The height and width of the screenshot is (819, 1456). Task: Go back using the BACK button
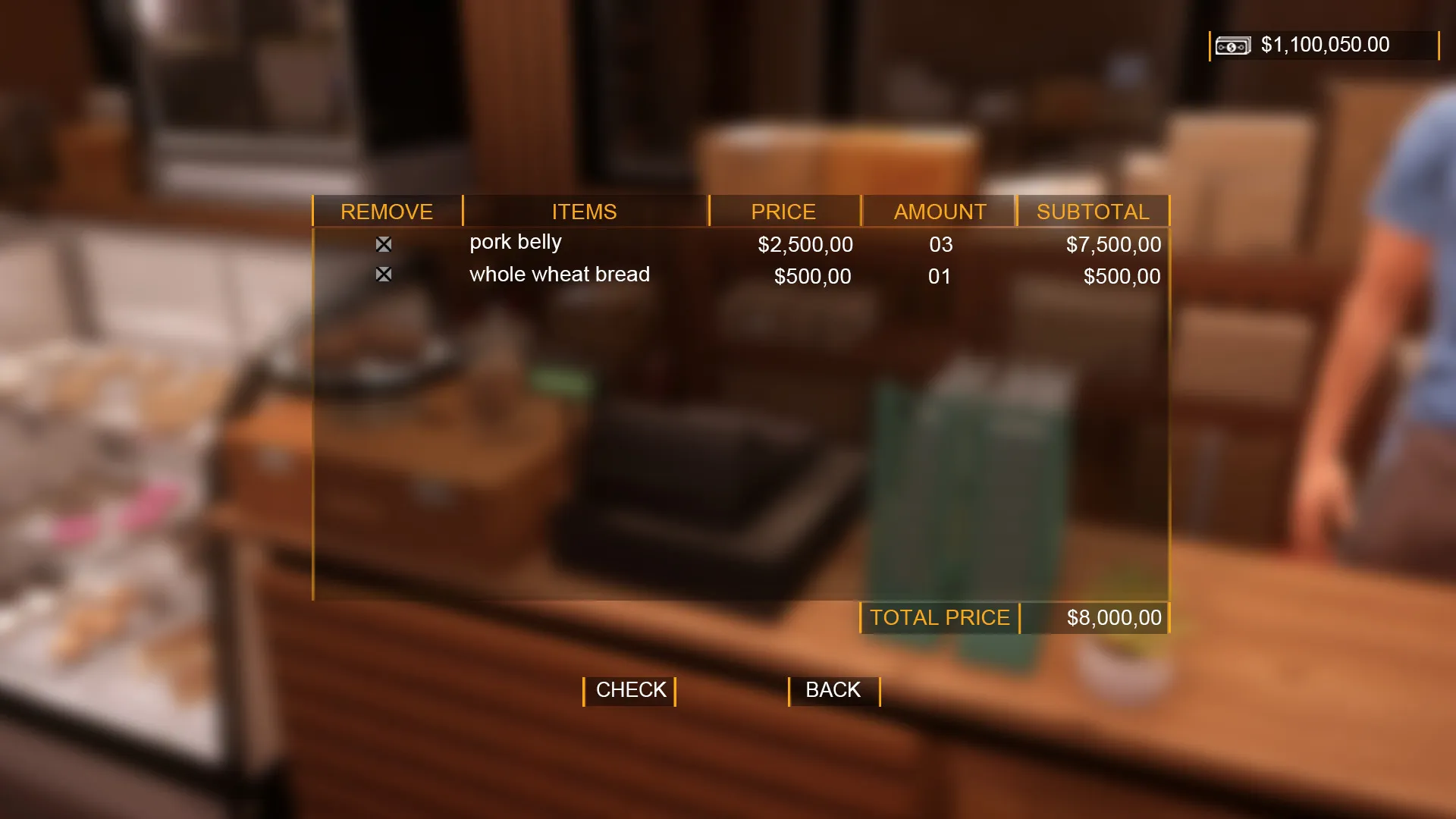point(833,690)
